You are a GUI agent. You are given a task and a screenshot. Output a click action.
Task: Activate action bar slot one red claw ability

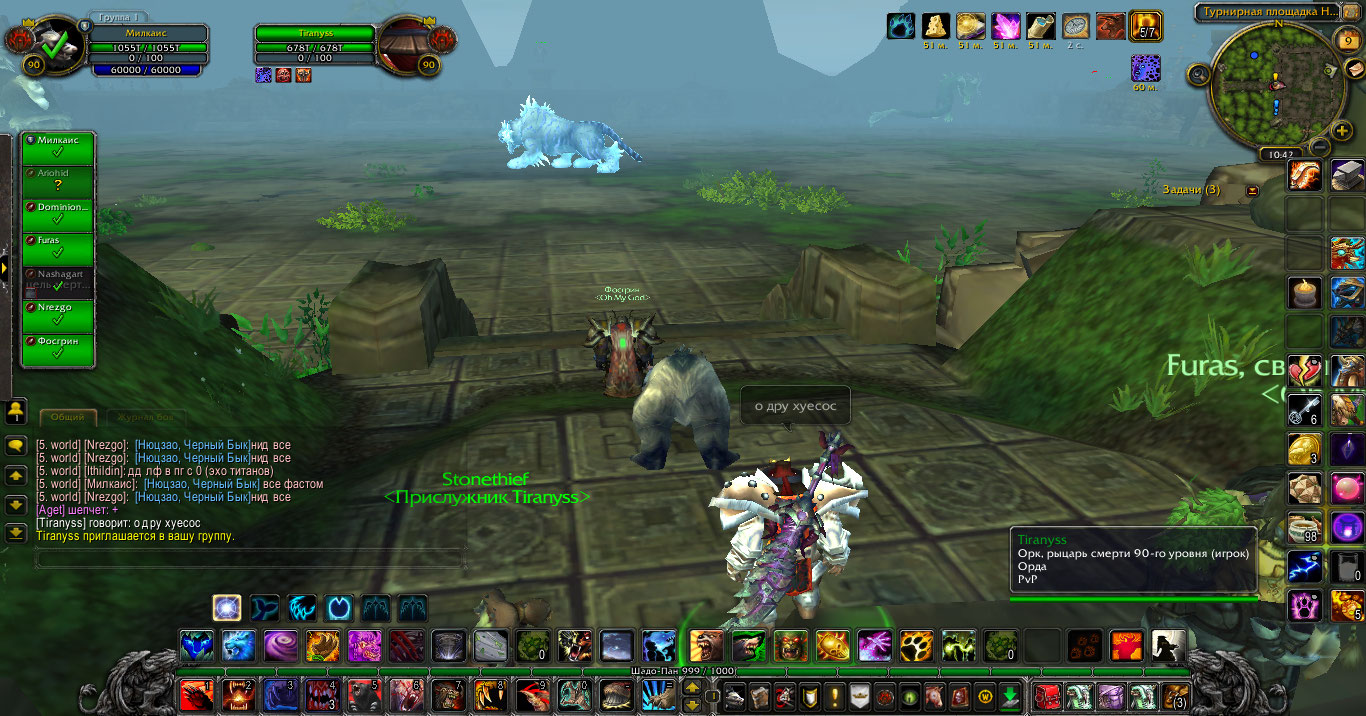tap(196, 695)
